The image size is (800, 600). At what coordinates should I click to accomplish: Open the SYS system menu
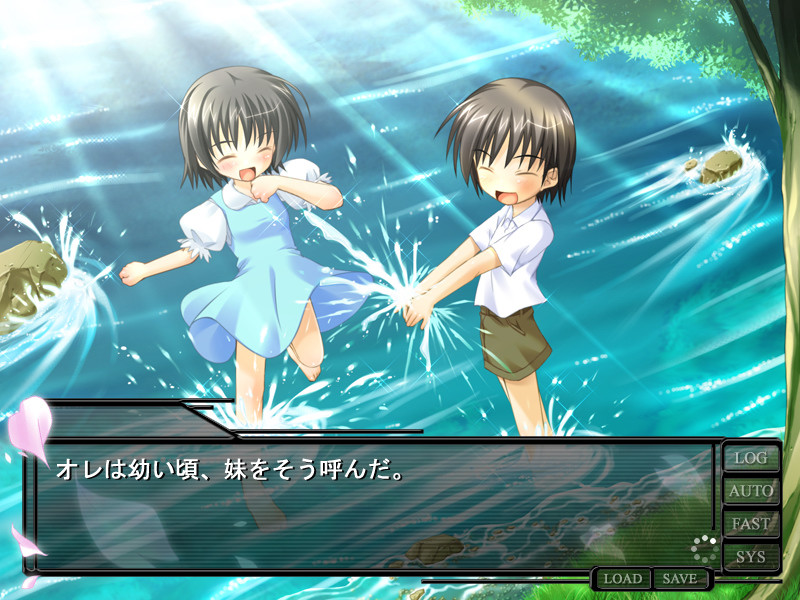click(x=751, y=556)
